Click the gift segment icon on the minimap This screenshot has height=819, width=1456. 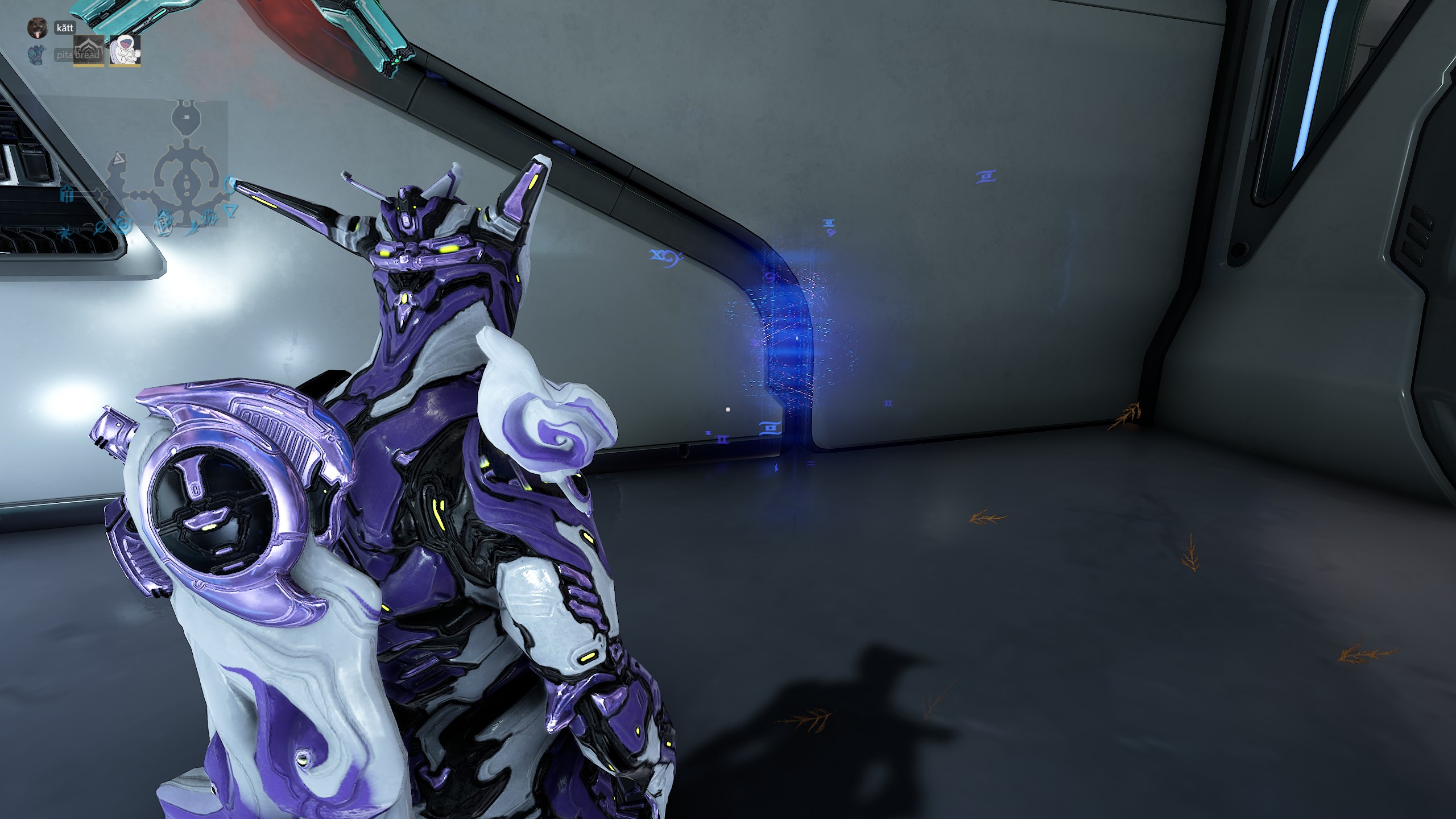coord(67,193)
